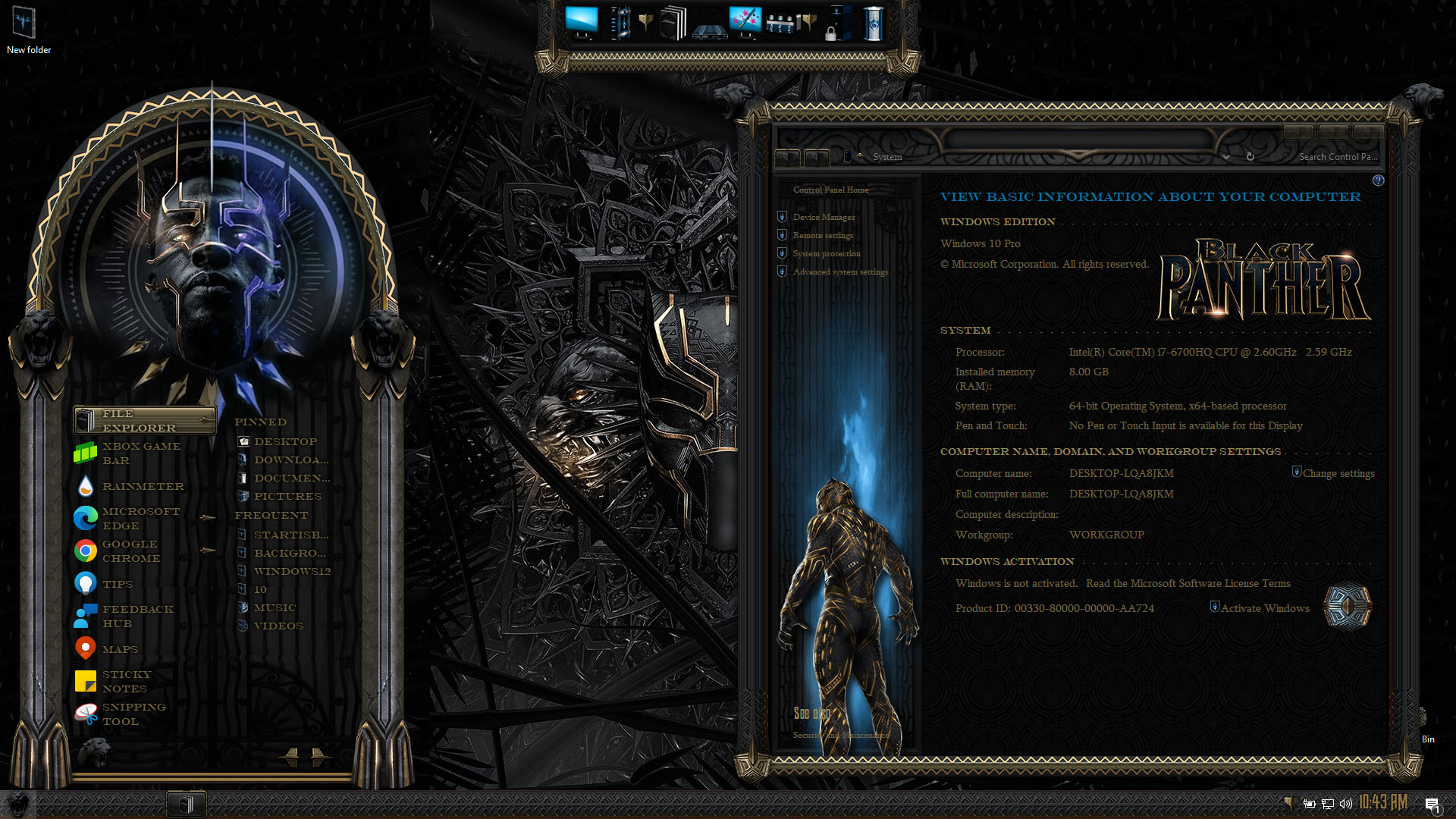Launch Xbox Game Bar
The image size is (1456, 819).
(x=141, y=453)
